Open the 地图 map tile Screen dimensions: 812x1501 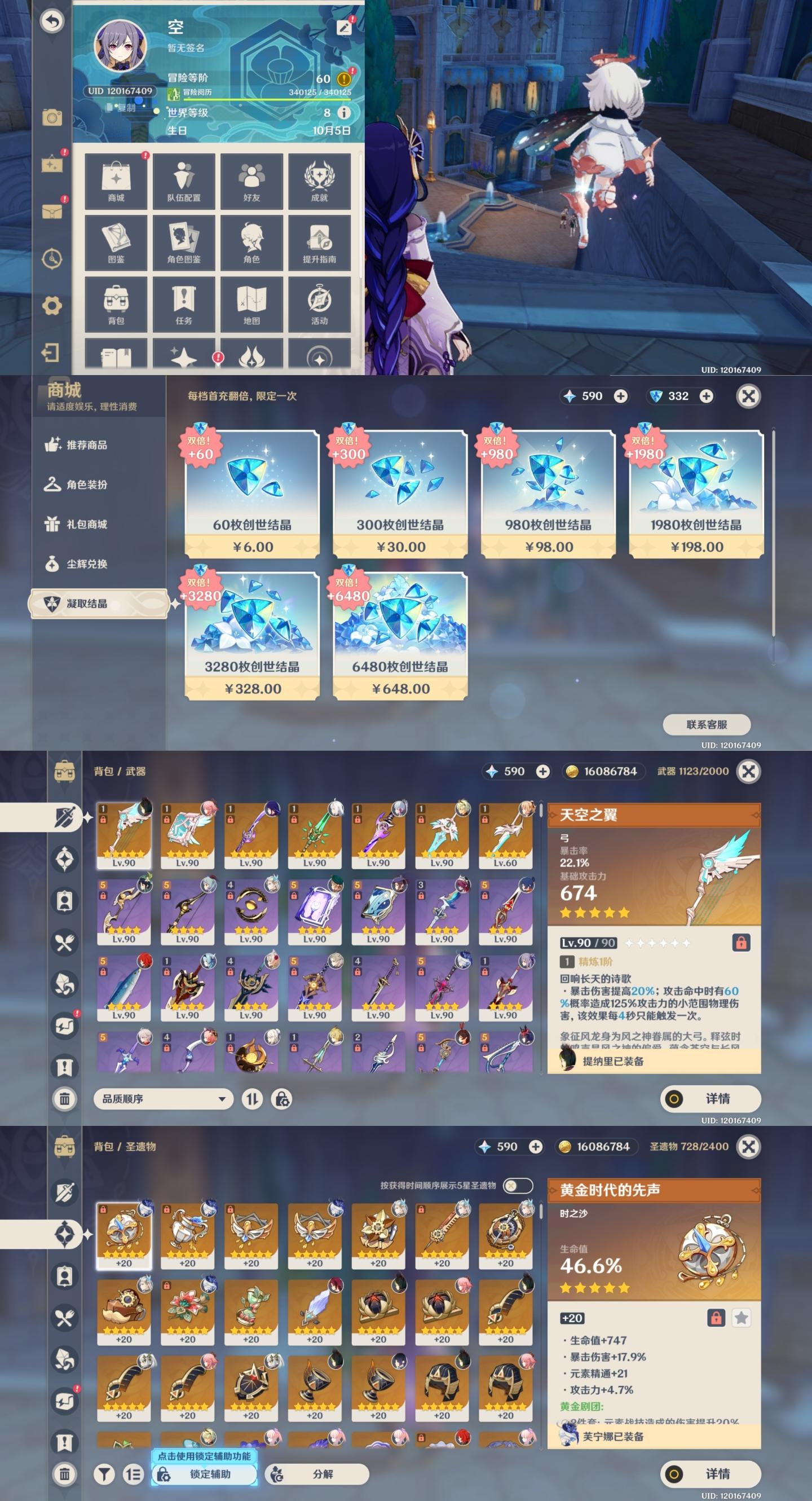point(251,303)
